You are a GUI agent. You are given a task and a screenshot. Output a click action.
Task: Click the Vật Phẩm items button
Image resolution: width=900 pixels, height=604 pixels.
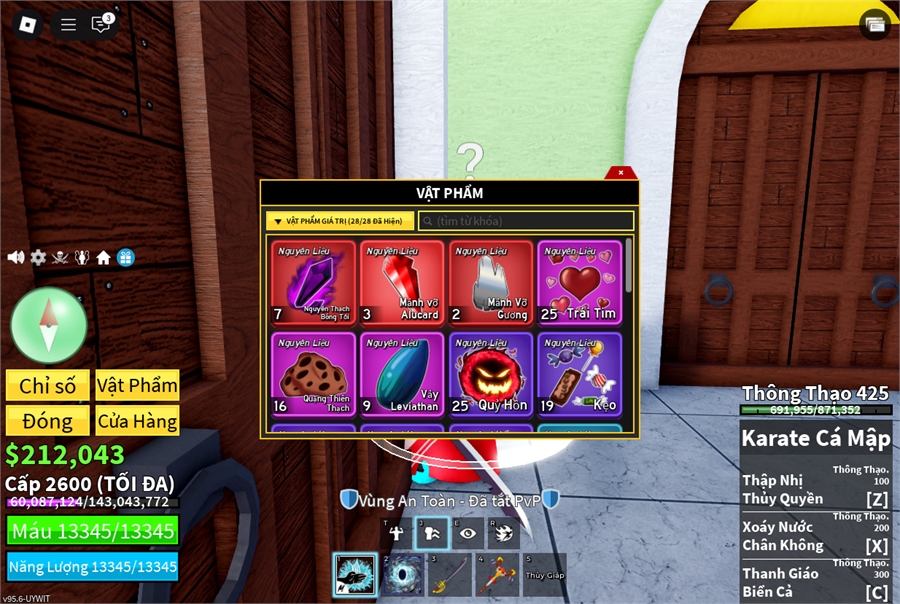[x=137, y=386]
